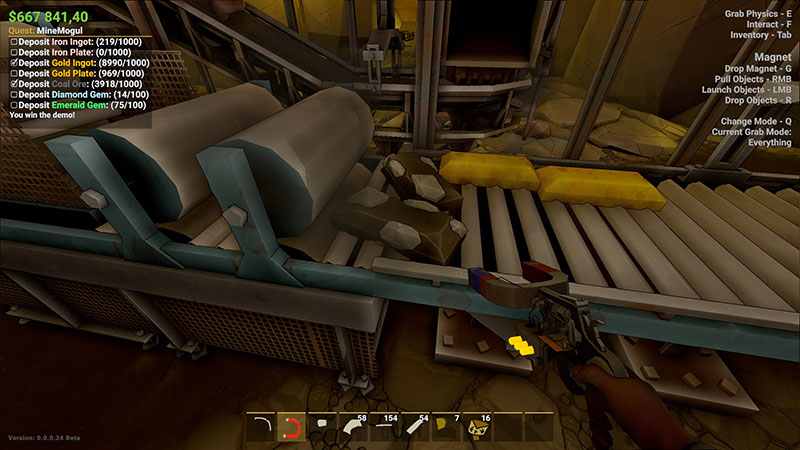Image resolution: width=800 pixels, height=450 pixels.
Task: Choose the hotbar slot with 58 curved pieces
Action: pyautogui.click(x=354, y=428)
